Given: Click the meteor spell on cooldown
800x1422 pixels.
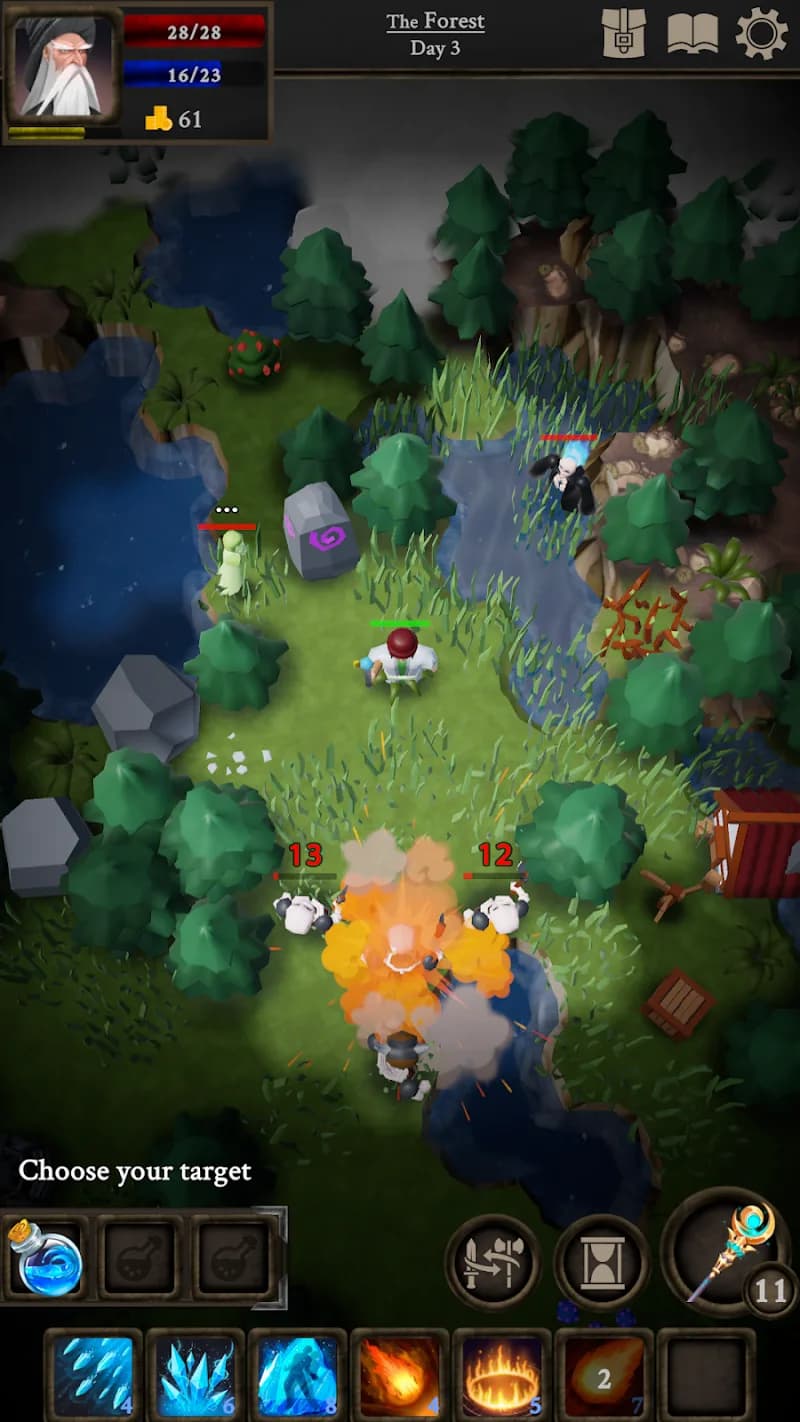Looking at the screenshot, I should 604,1376.
